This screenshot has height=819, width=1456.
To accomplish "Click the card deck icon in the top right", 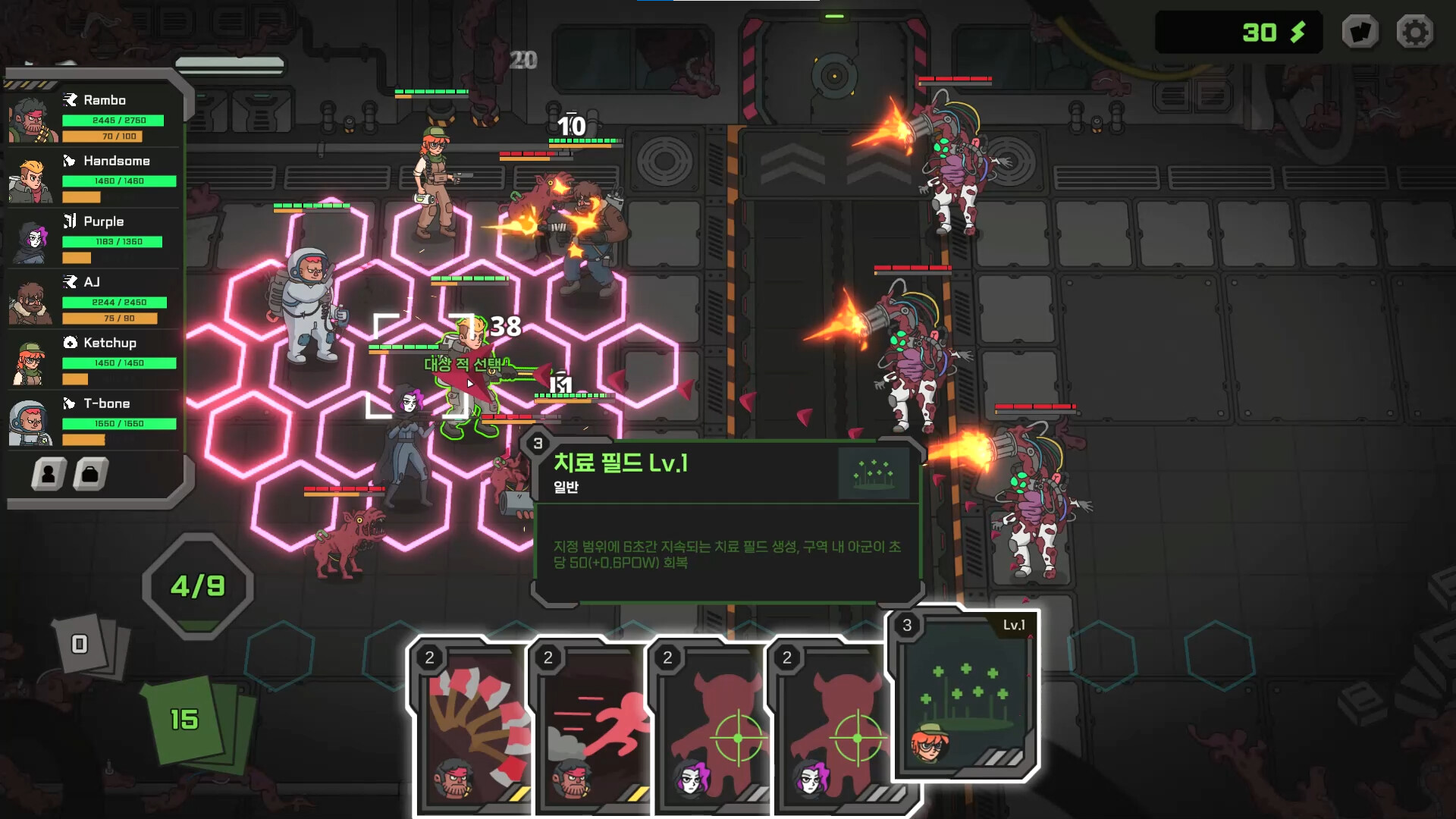I will [x=1361, y=33].
